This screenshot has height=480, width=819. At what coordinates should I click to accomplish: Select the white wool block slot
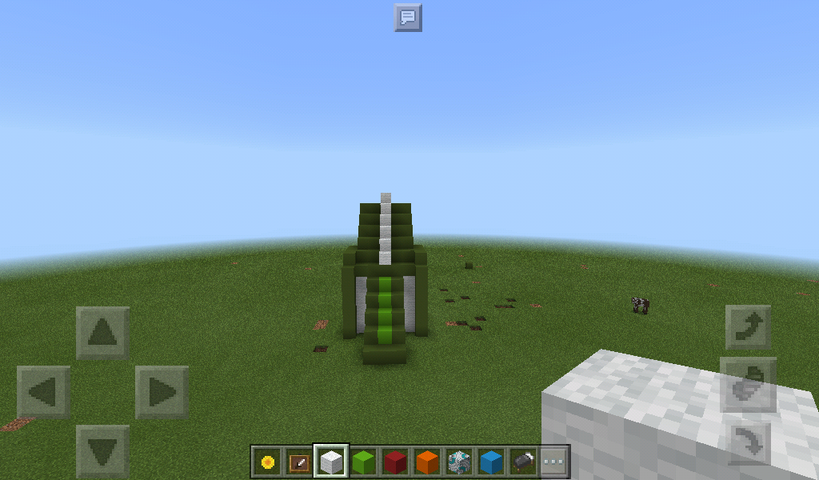coord(331,462)
